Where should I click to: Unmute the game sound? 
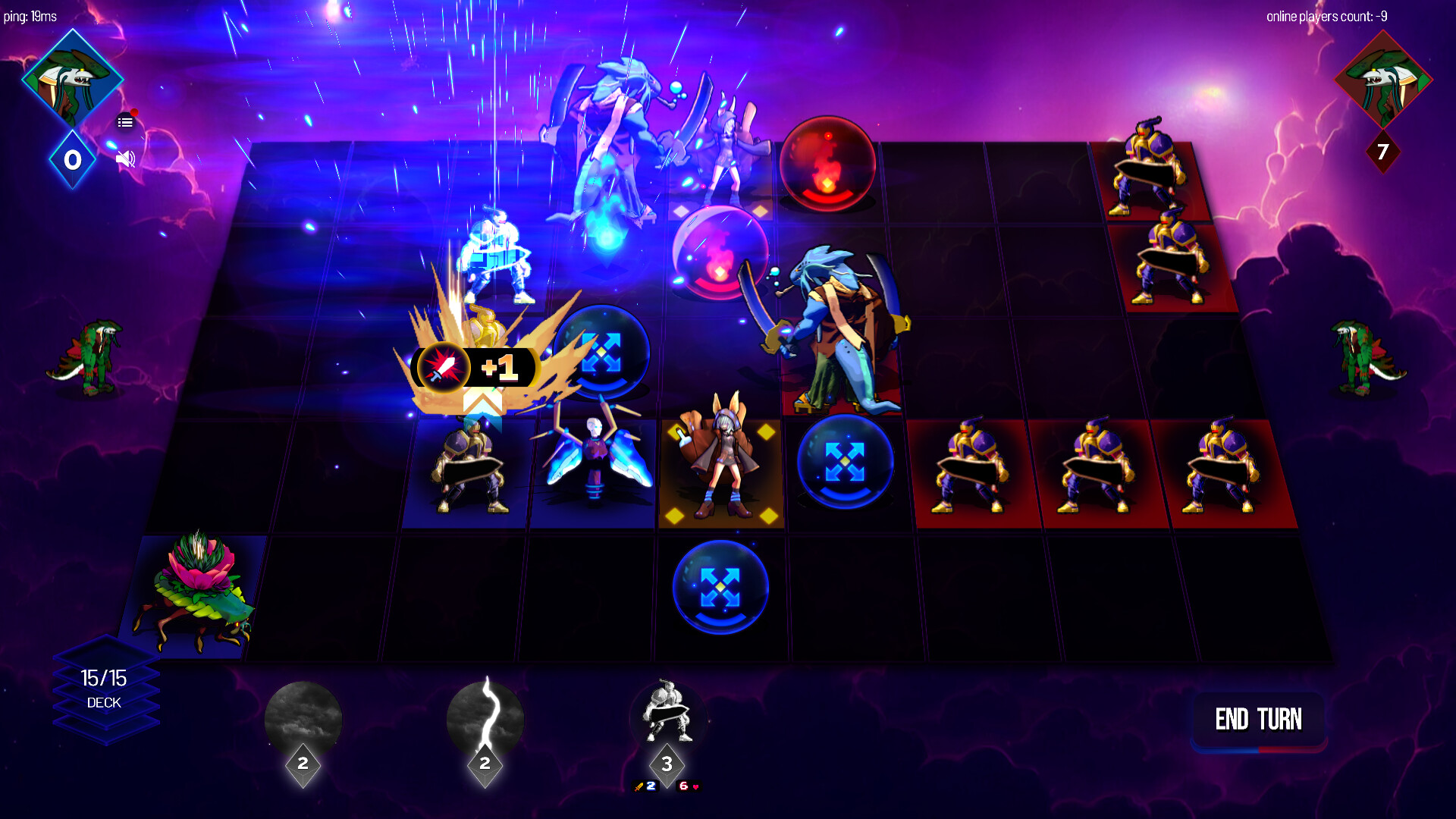[x=124, y=159]
